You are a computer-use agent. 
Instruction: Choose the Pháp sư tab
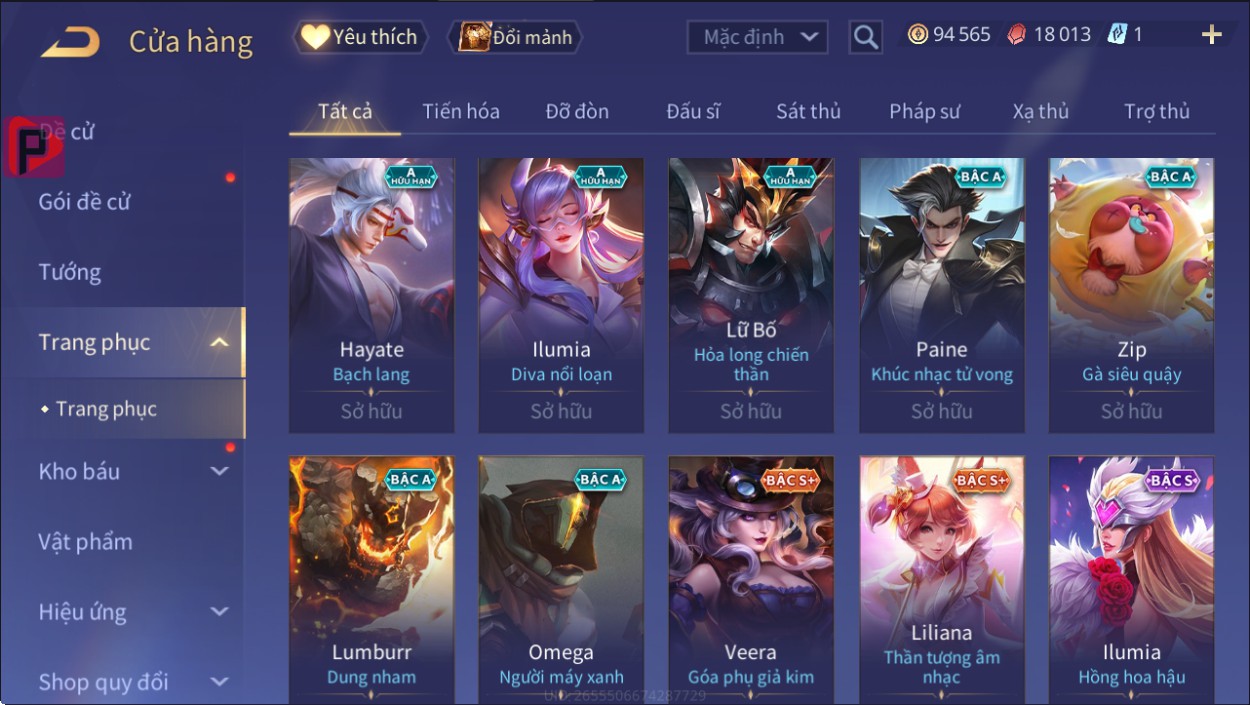[x=924, y=112]
